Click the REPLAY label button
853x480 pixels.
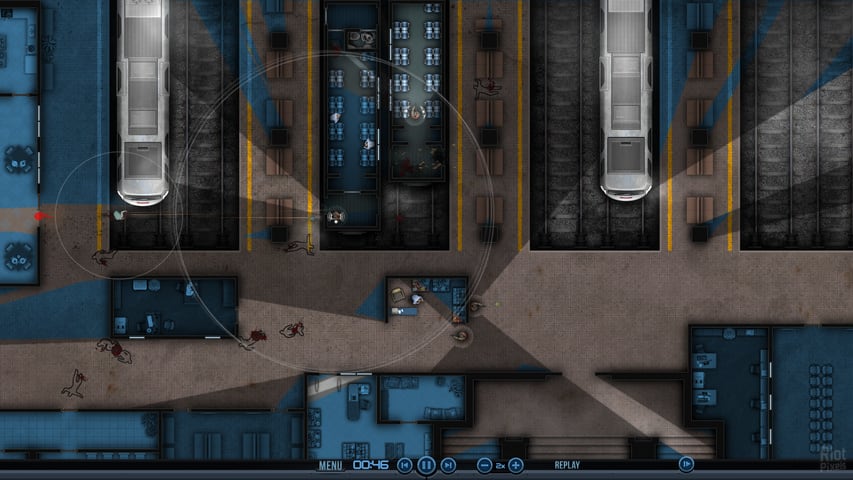pyautogui.click(x=567, y=465)
